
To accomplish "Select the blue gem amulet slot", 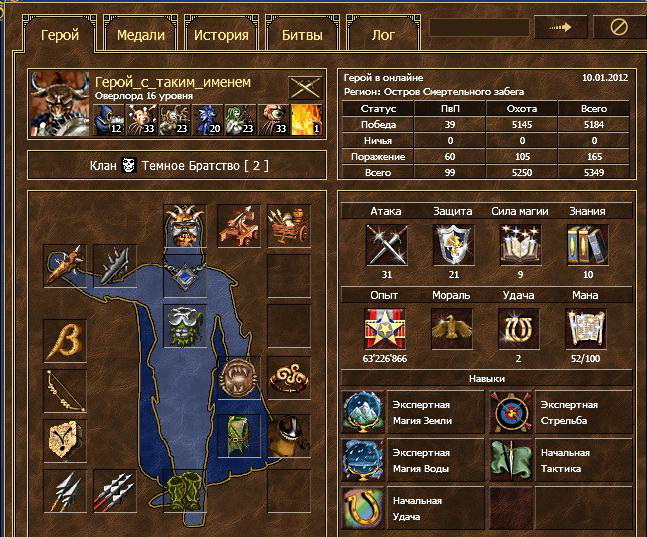I will (x=184, y=274).
